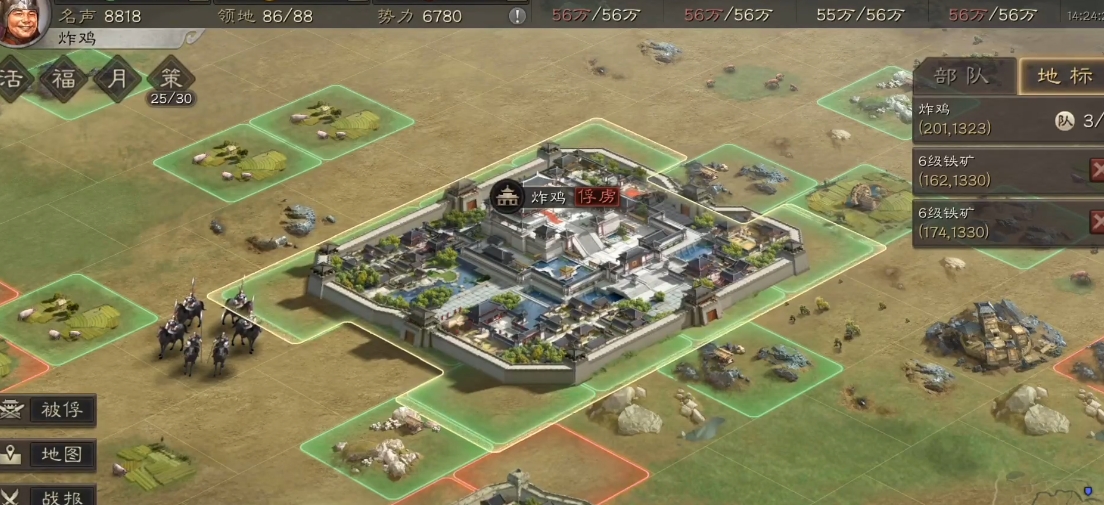
Task: Open the 活 activity diamond button
Action: 14,80
